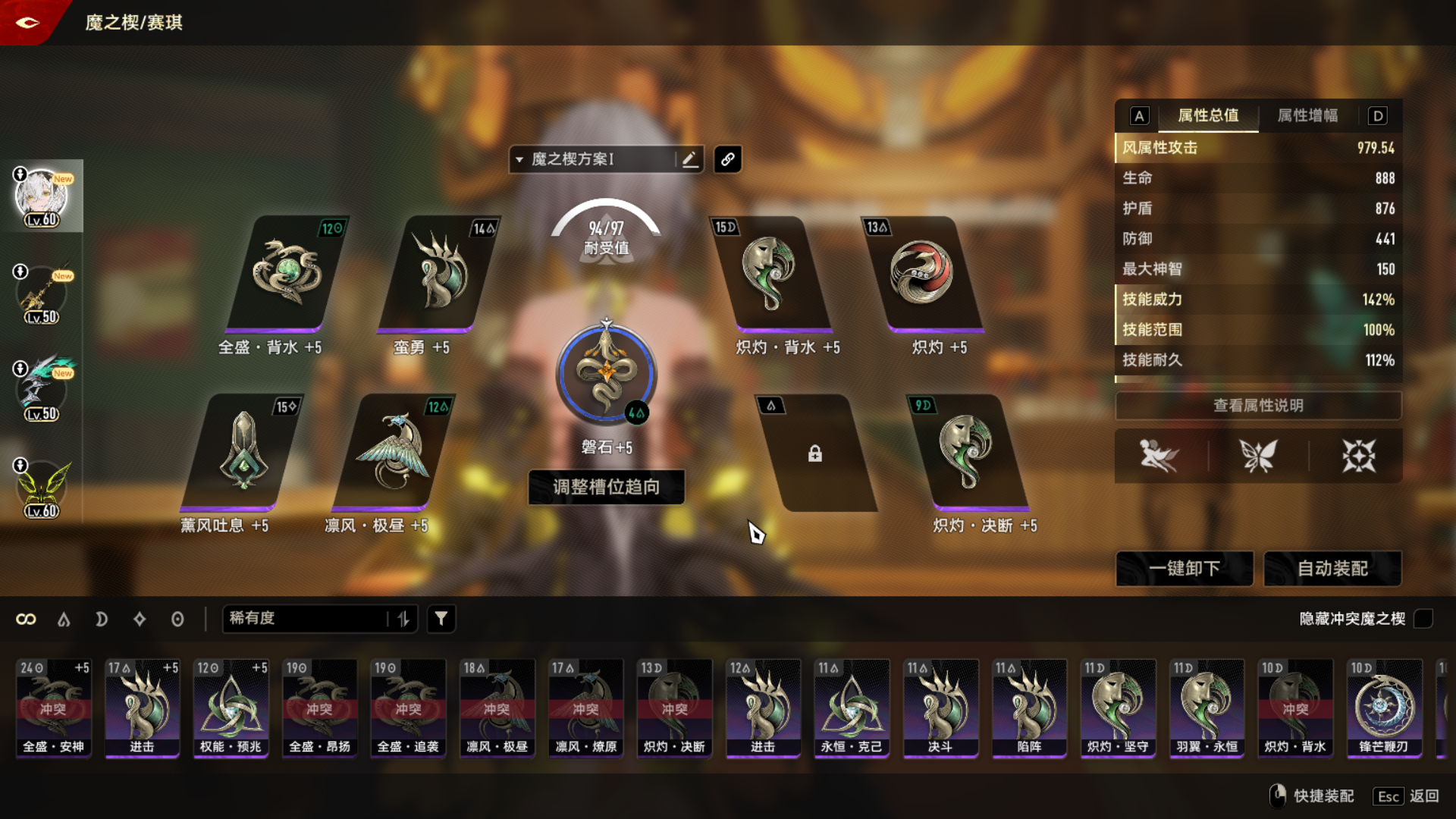The width and height of the screenshot is (1456, 819).
Task: Toggle the 隐藏冲突魔之楔 checkbox
Action: pyautogui.click(x=1423, y=619)
